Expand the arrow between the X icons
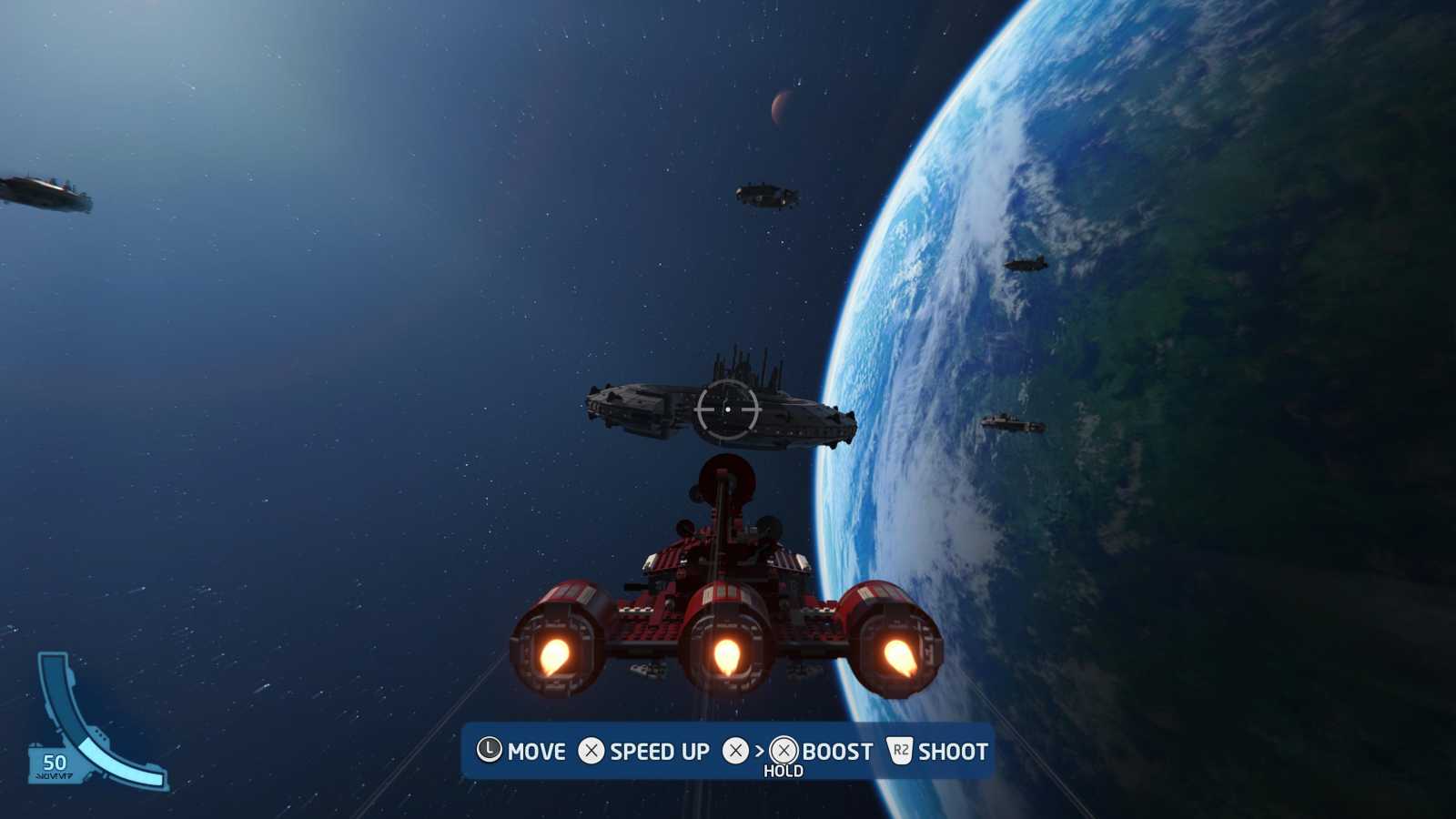Screen dimensions: 1456x819 click(x=757, y=752)
